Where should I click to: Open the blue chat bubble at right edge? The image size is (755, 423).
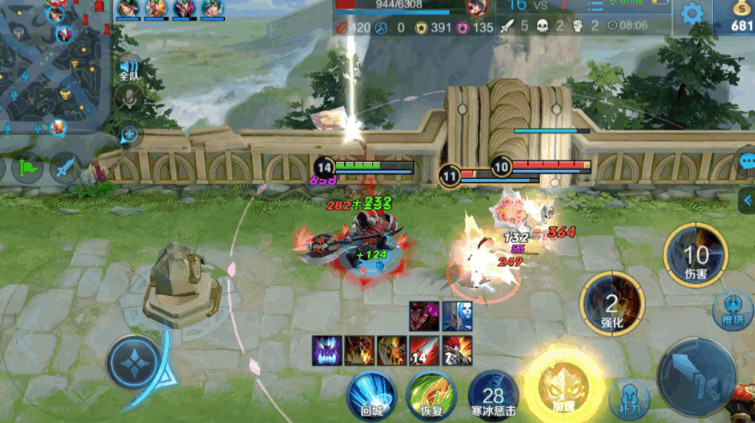tap(747, 161)
